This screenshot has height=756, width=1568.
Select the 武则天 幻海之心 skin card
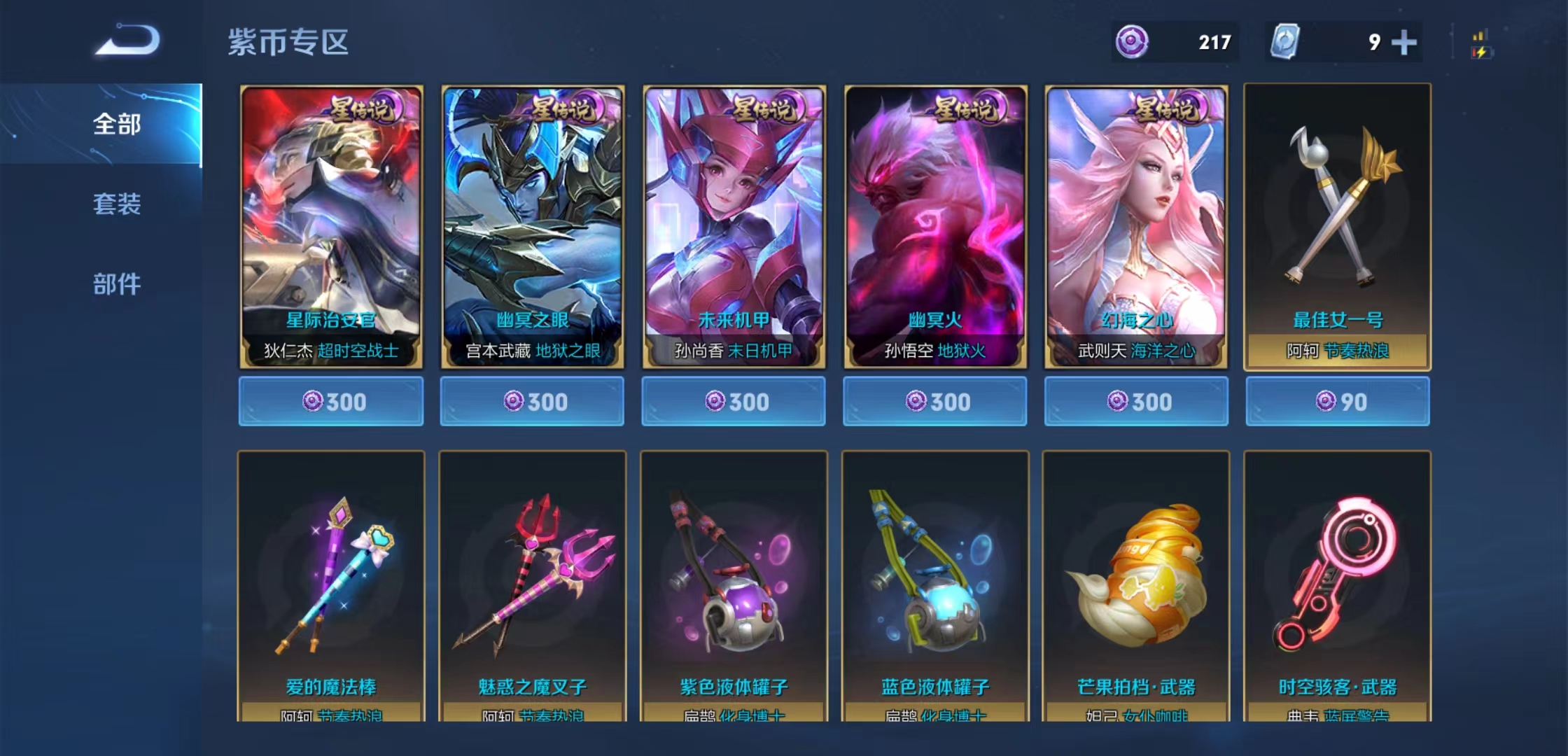coord(1136,227)
